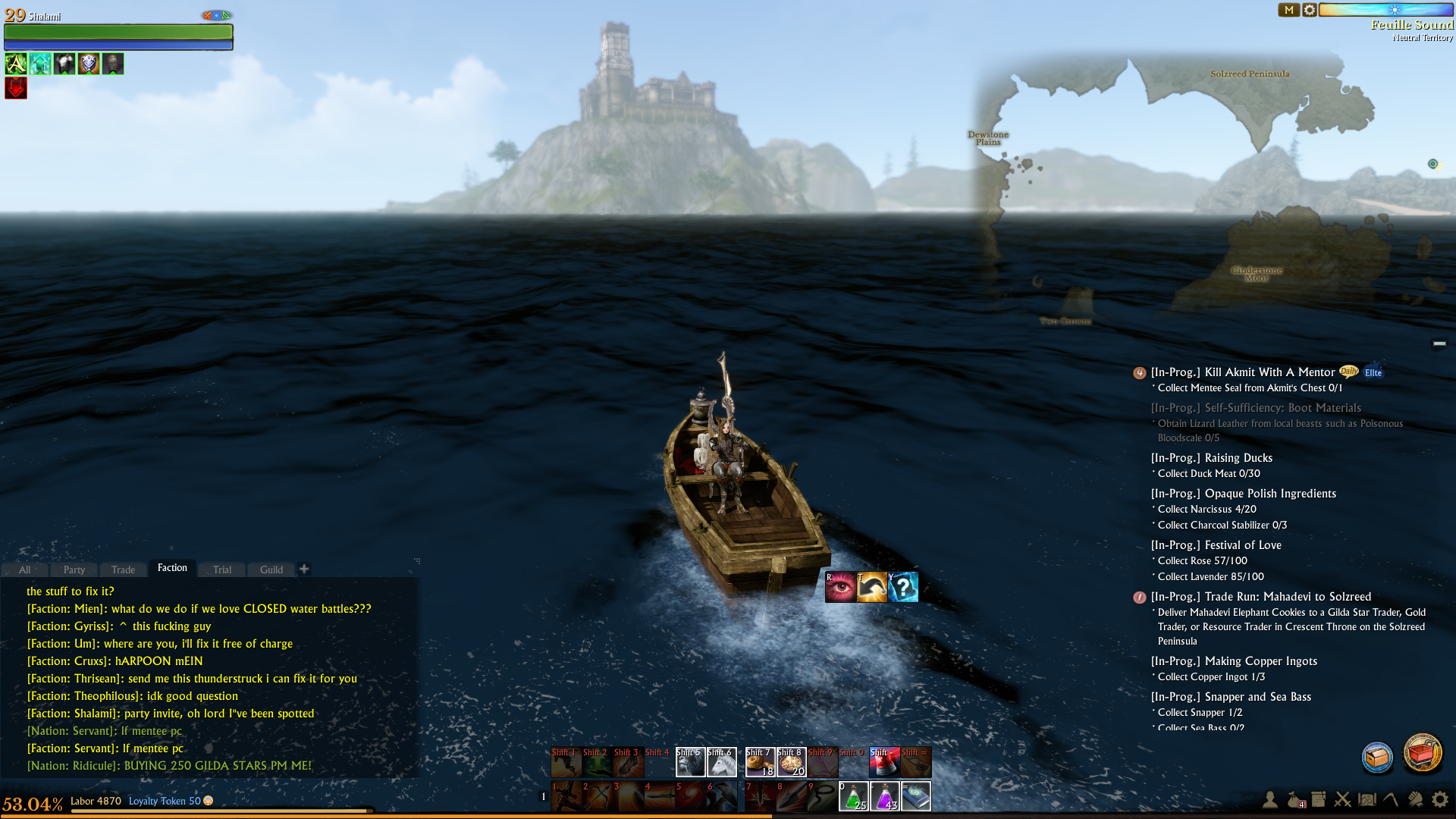Screen dimensions: 1456x819
Task: Add a new chat tab with the plus button
Action: [x=304, y=569]
